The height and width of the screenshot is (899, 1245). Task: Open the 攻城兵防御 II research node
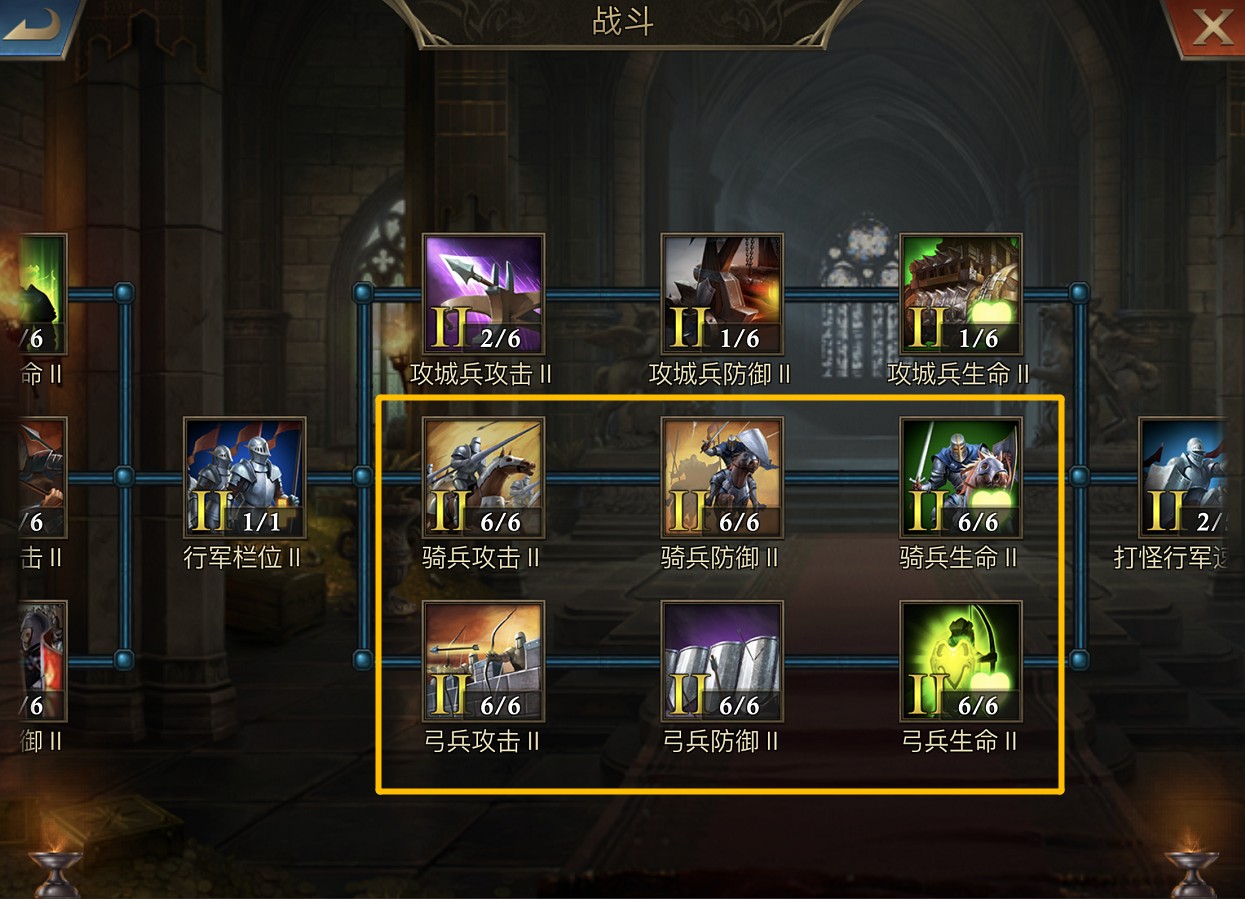722,294
